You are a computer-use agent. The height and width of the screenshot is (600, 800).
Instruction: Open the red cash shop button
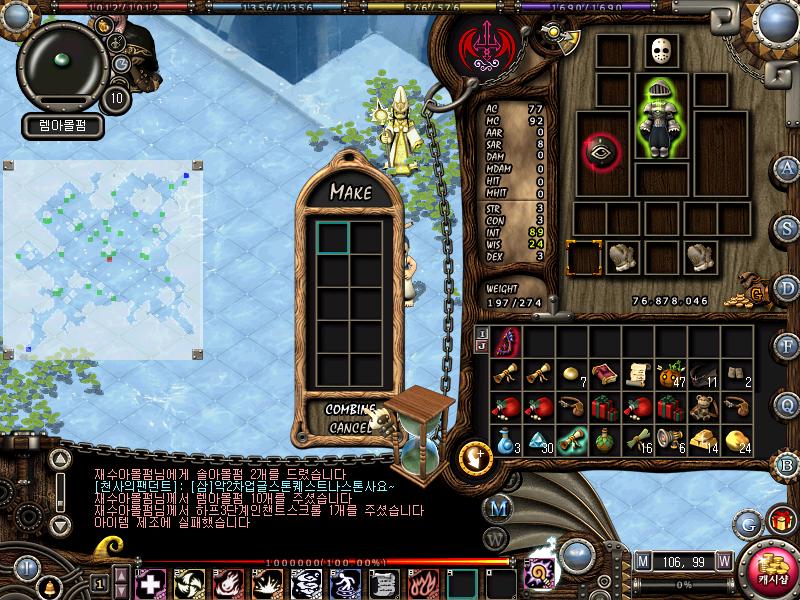coord(773,566)
